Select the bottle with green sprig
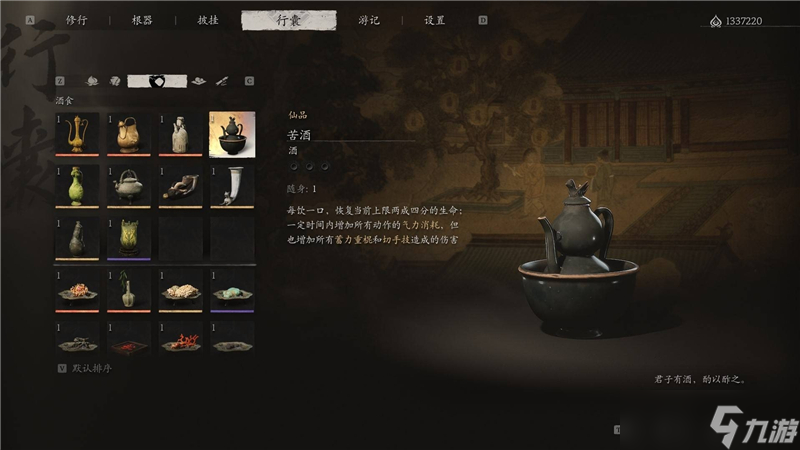800x450 pixels. [128, 291]
